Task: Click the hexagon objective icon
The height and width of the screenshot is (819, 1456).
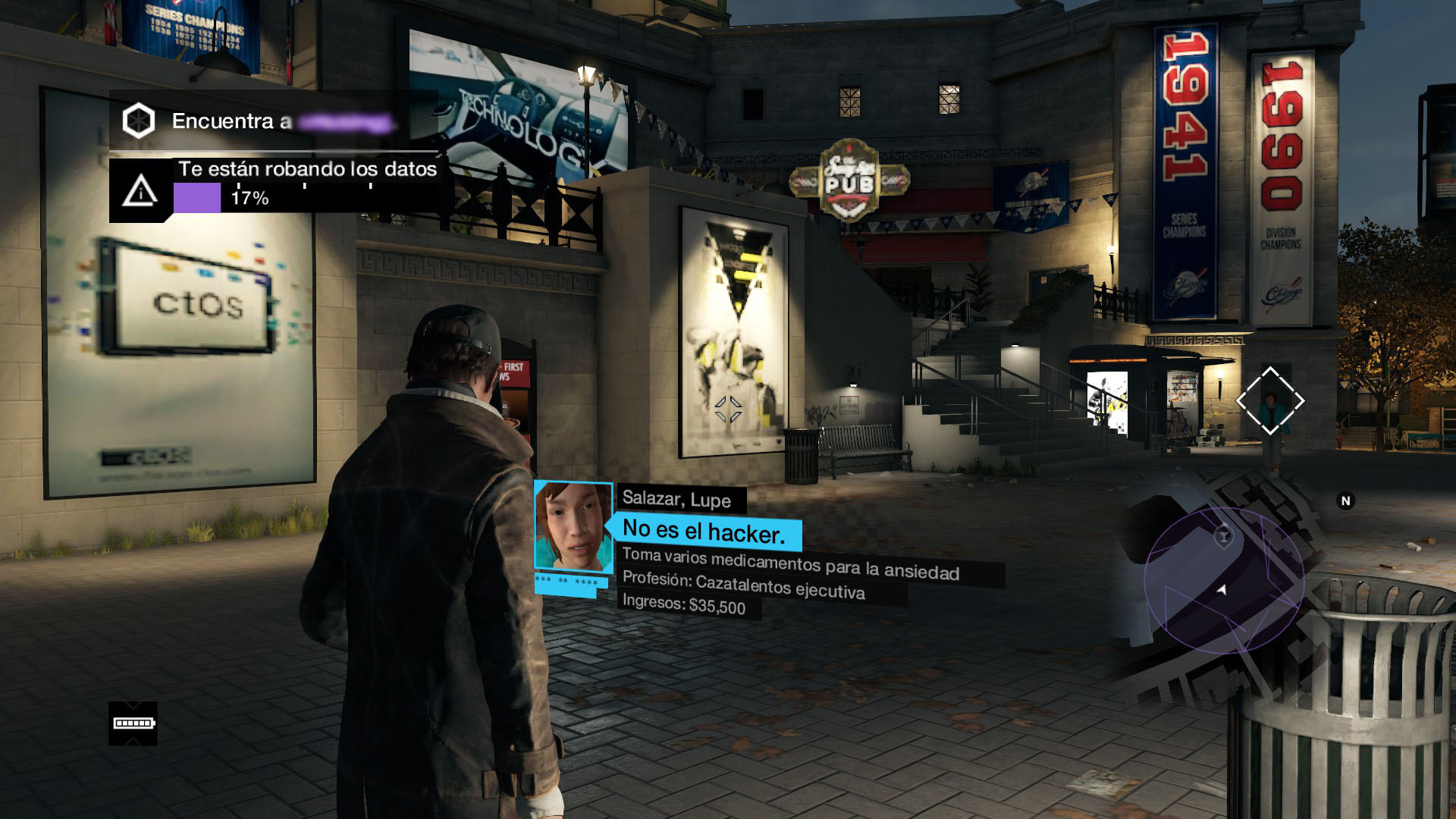Action: tap(139, 121)
